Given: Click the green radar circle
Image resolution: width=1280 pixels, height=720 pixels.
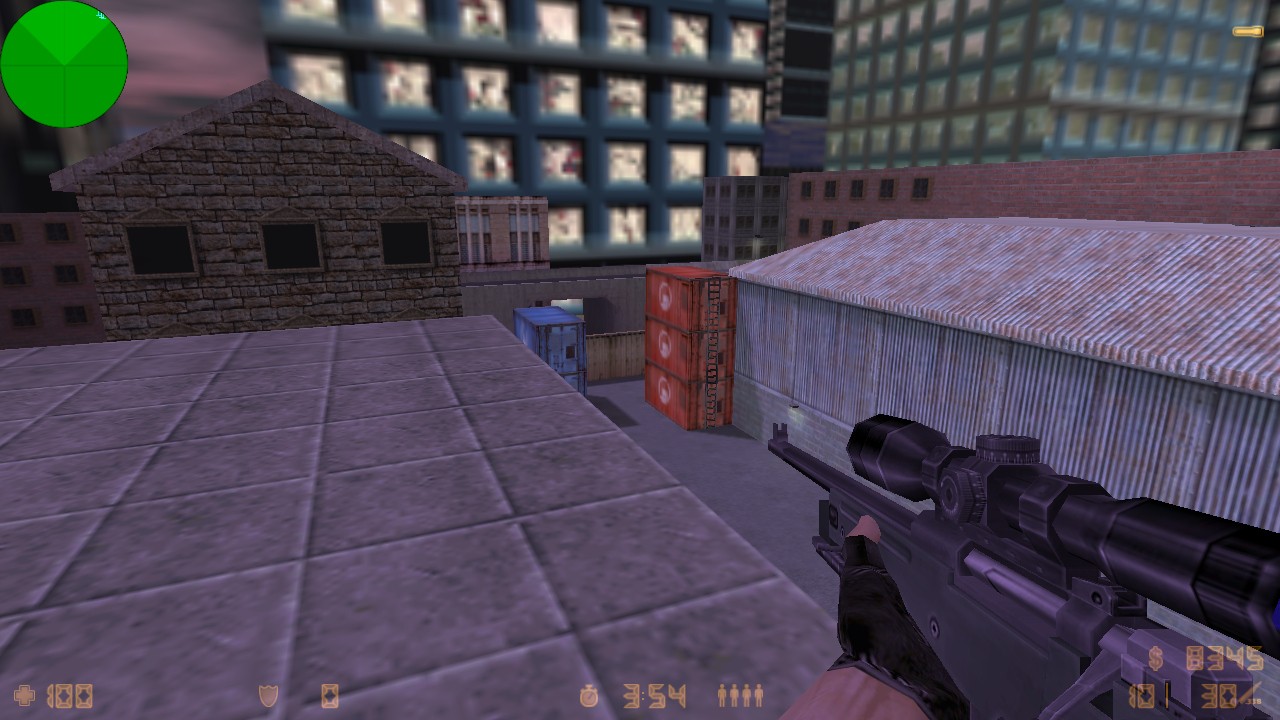Looking at the screenshot, I should pos(64,64).
